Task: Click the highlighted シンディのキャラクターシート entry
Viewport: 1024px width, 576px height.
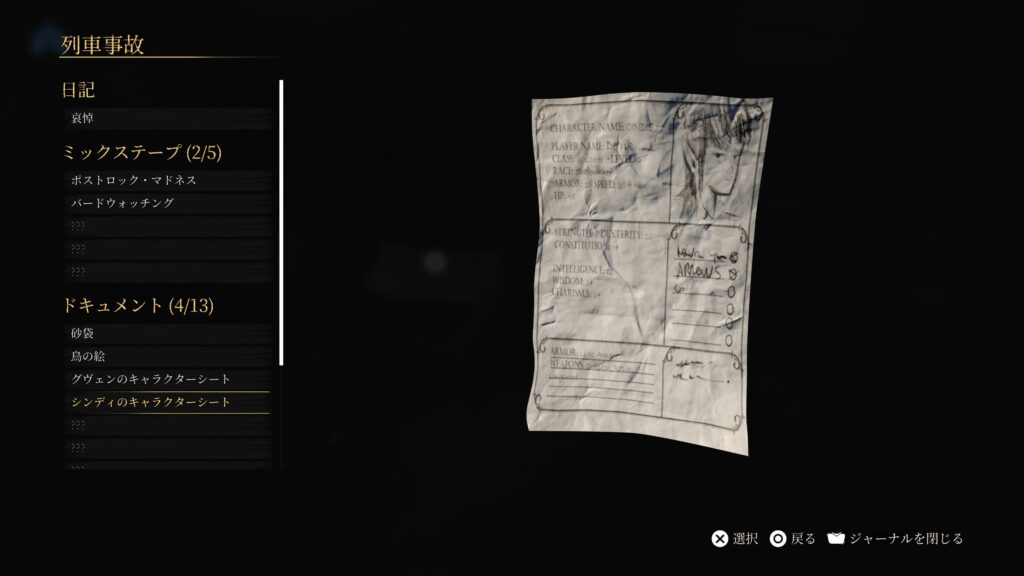Action: (165, 402)
